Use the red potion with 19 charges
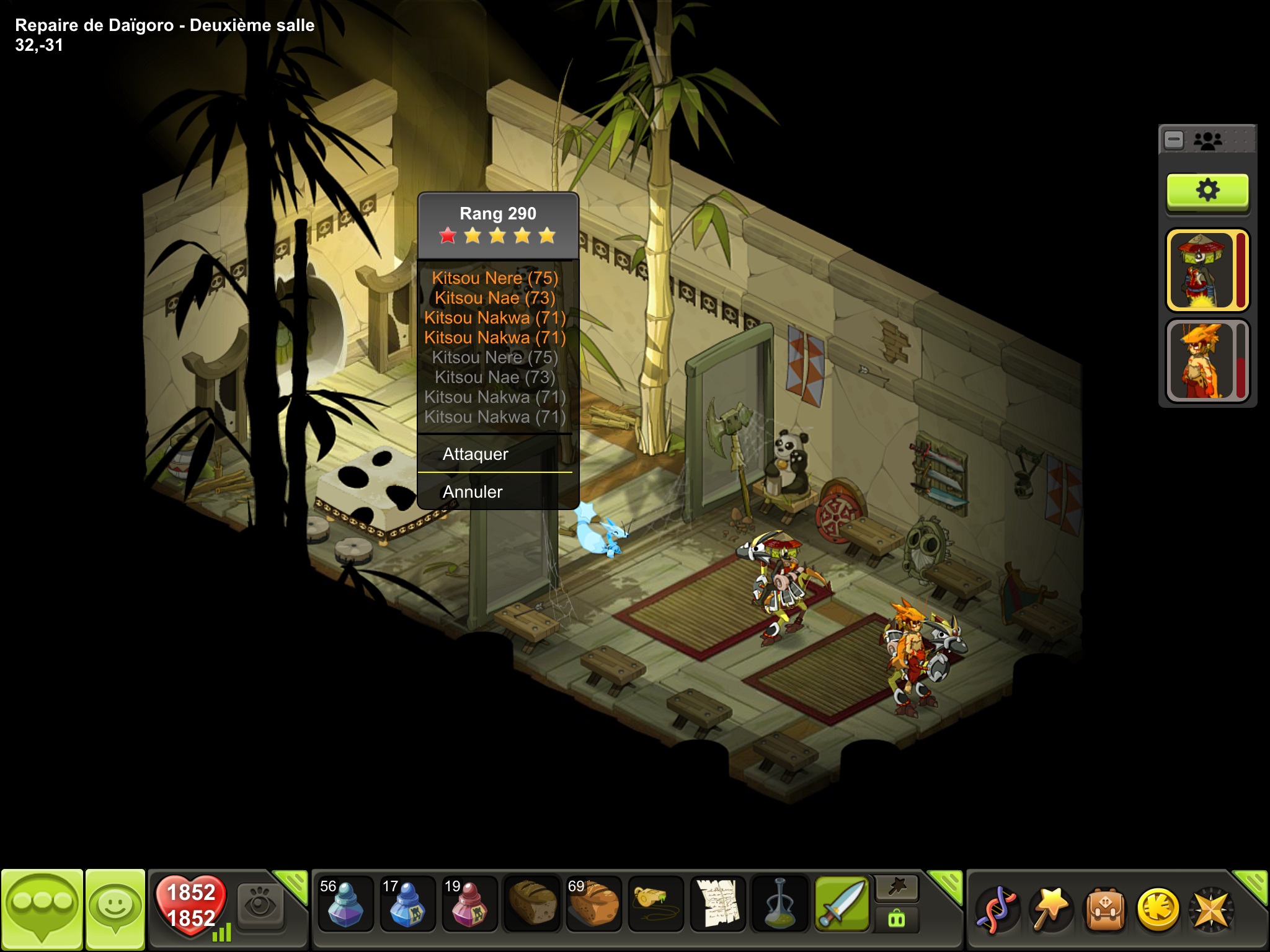The height and width of the screenshot is (952, 1270). point(469,903)
